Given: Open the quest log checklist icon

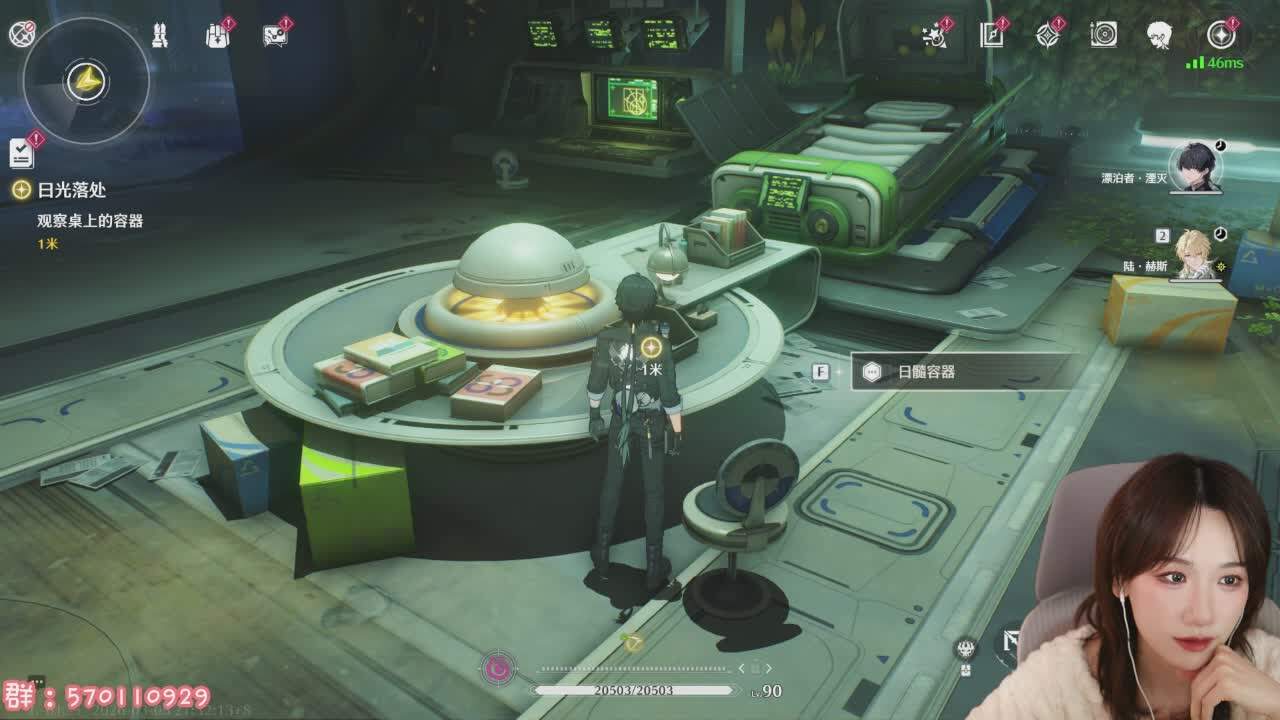Looking at the screenshot, I should pos(22,152).
